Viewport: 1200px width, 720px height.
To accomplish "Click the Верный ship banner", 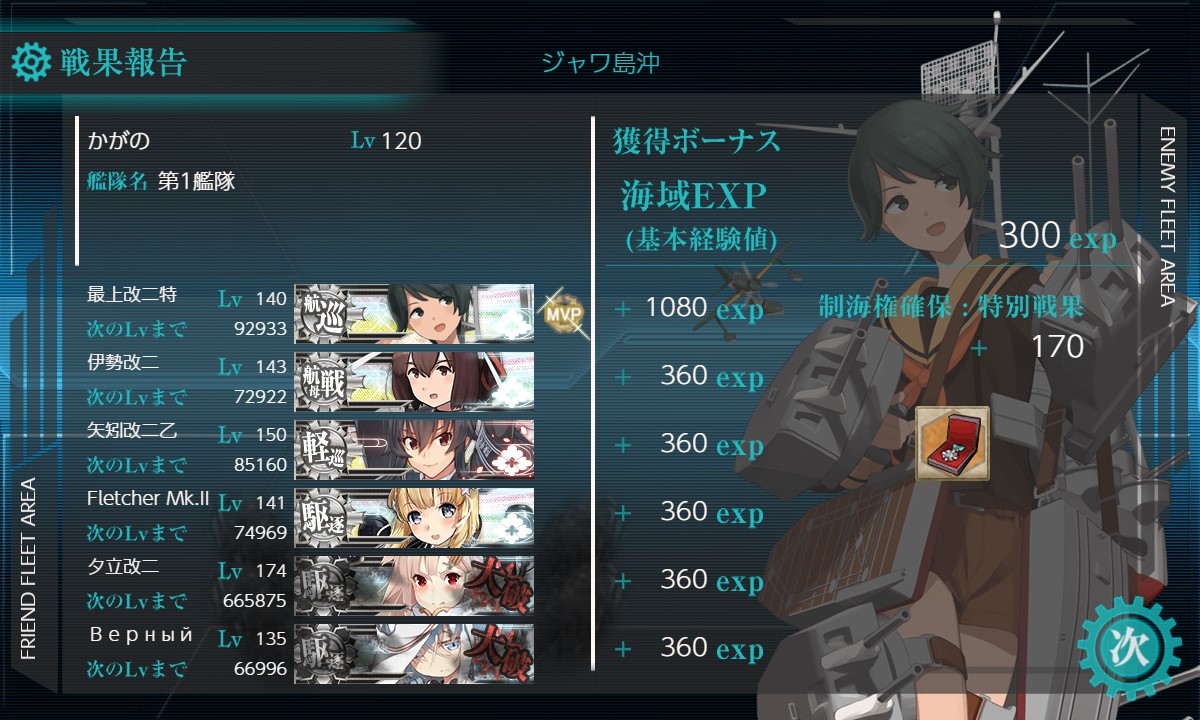I will [x=414, y=653].
